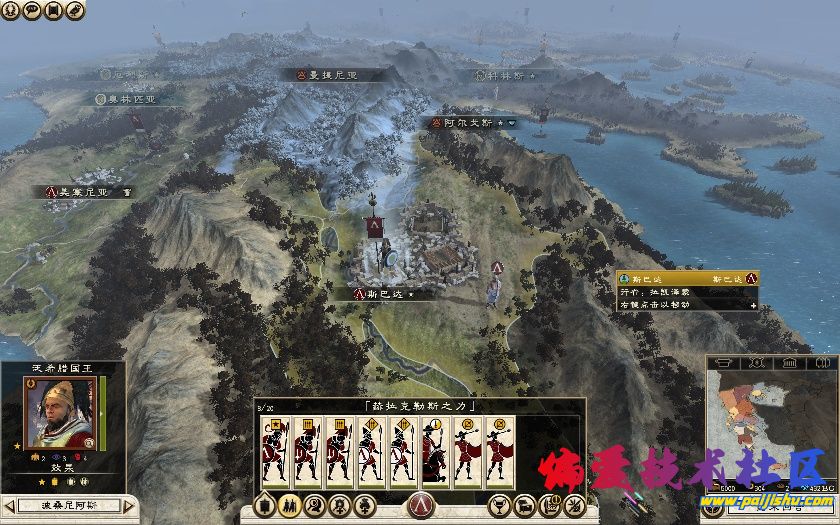840x525 pixels.
Task: Select the 科林斯 settlement label
Action: click(504, 75)
